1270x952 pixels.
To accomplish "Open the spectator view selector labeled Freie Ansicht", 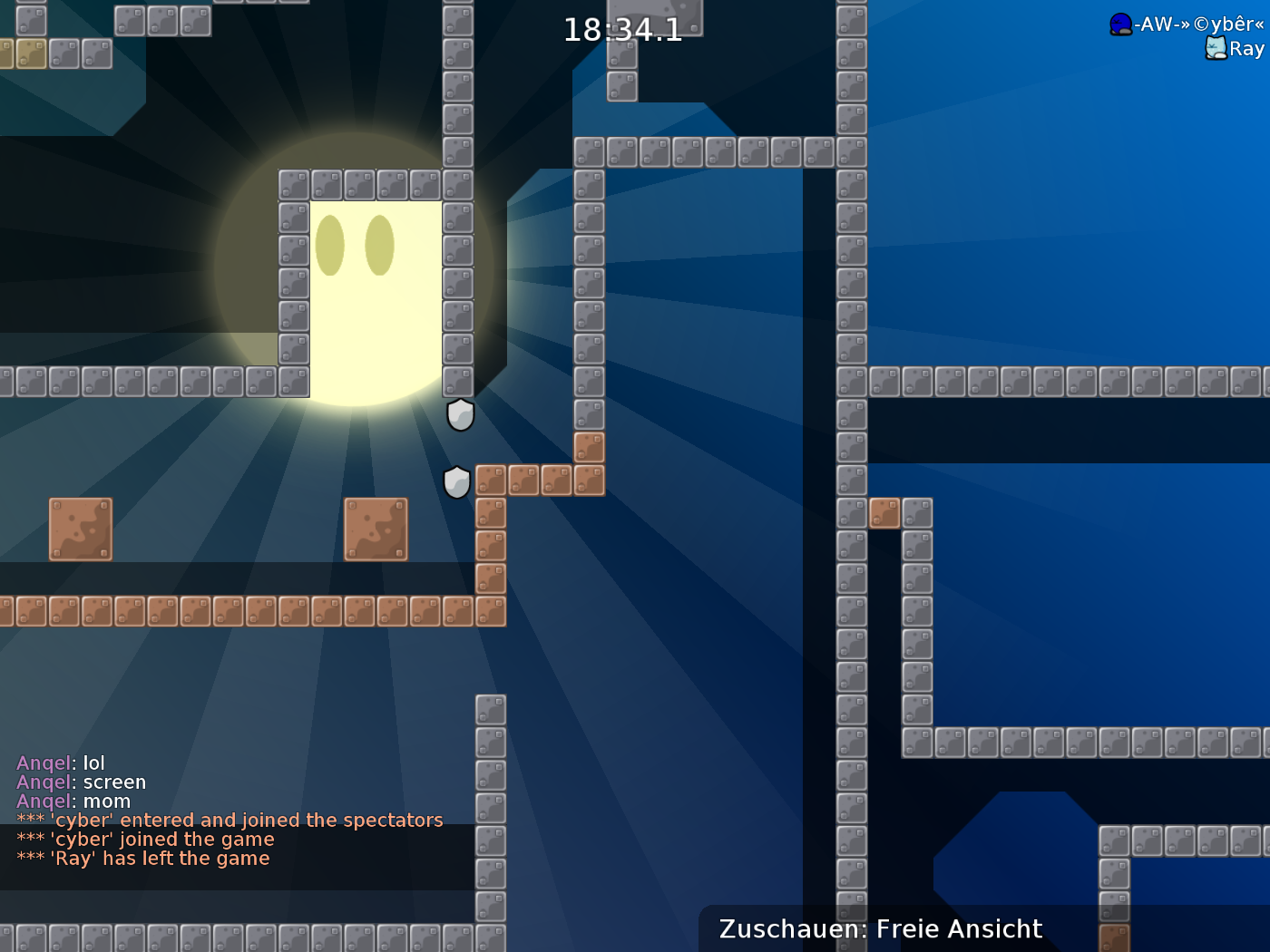I will tap(958, 928).
